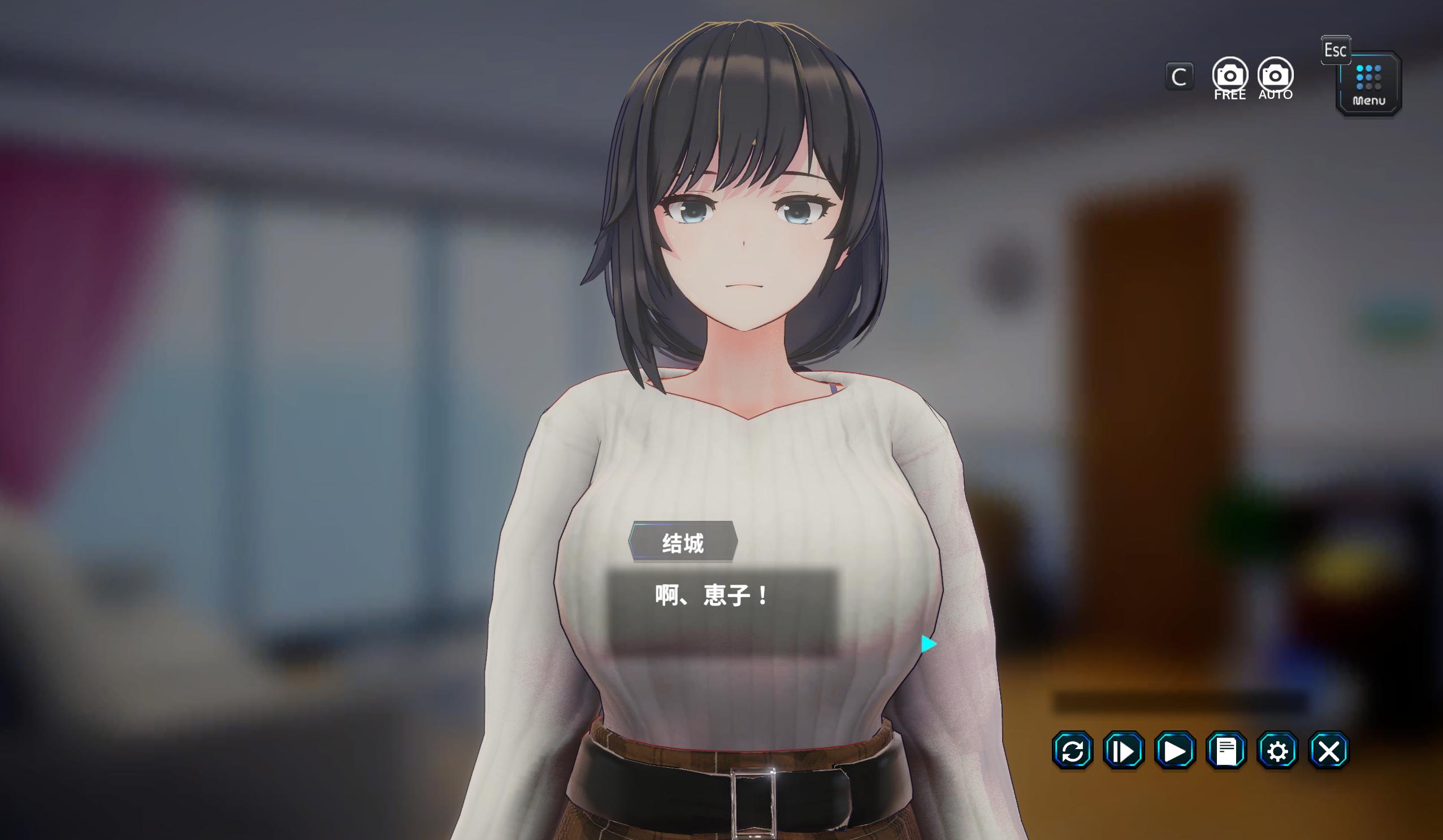Image resolution: width=1443 pixels, height=840 pixels.
Task: Click the circular arrows refresh button
Action: pos(1073,750)
